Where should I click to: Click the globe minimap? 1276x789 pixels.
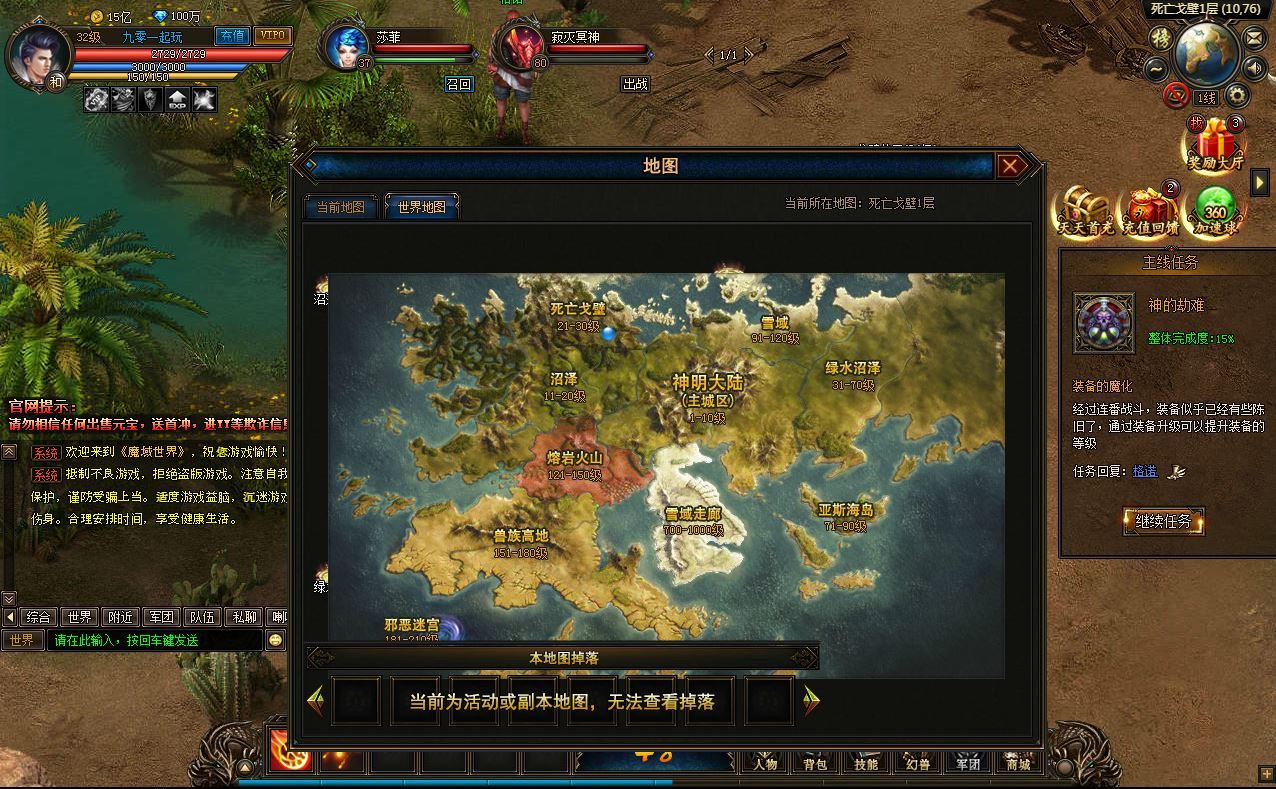[x=1206, y=53]
